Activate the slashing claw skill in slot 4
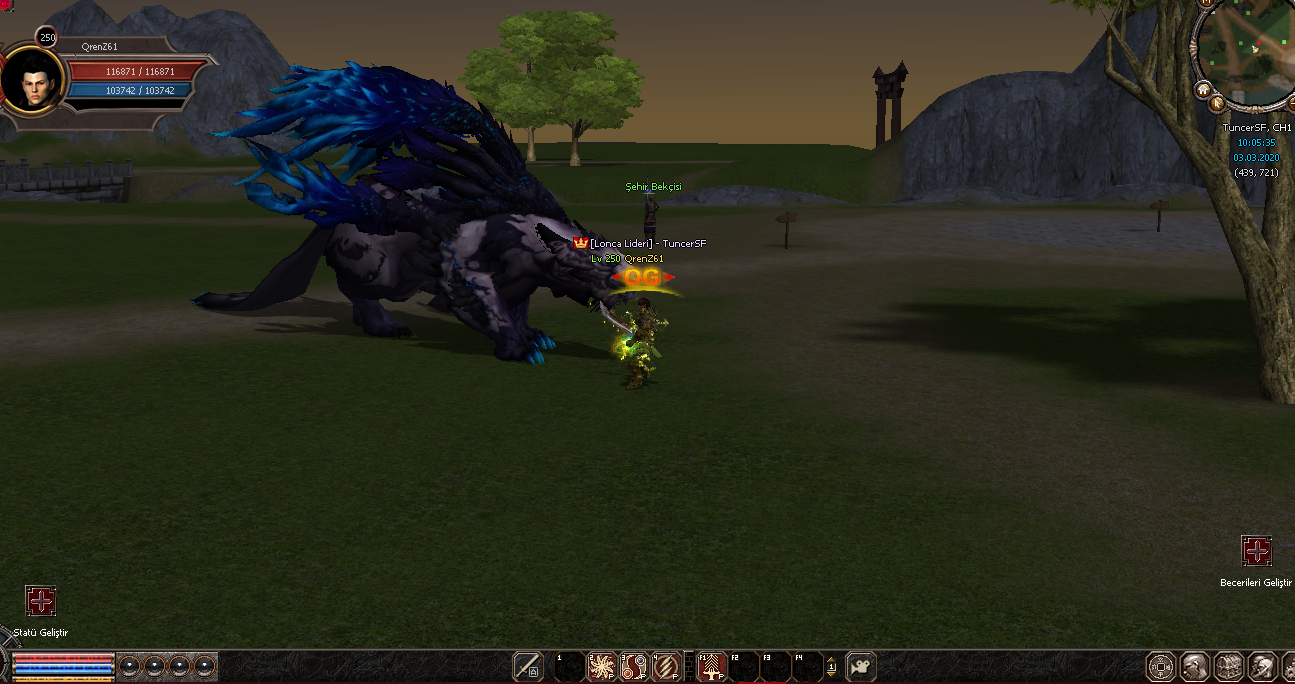The image size is (1295, 684). [x=666, y=666]
